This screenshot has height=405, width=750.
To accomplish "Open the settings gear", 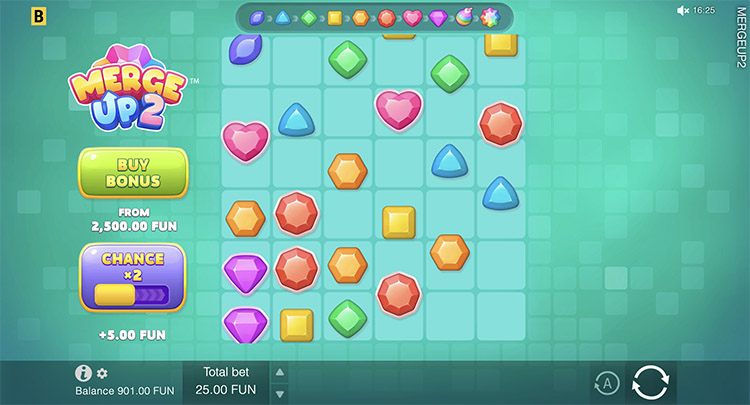I will coord(102,373).
